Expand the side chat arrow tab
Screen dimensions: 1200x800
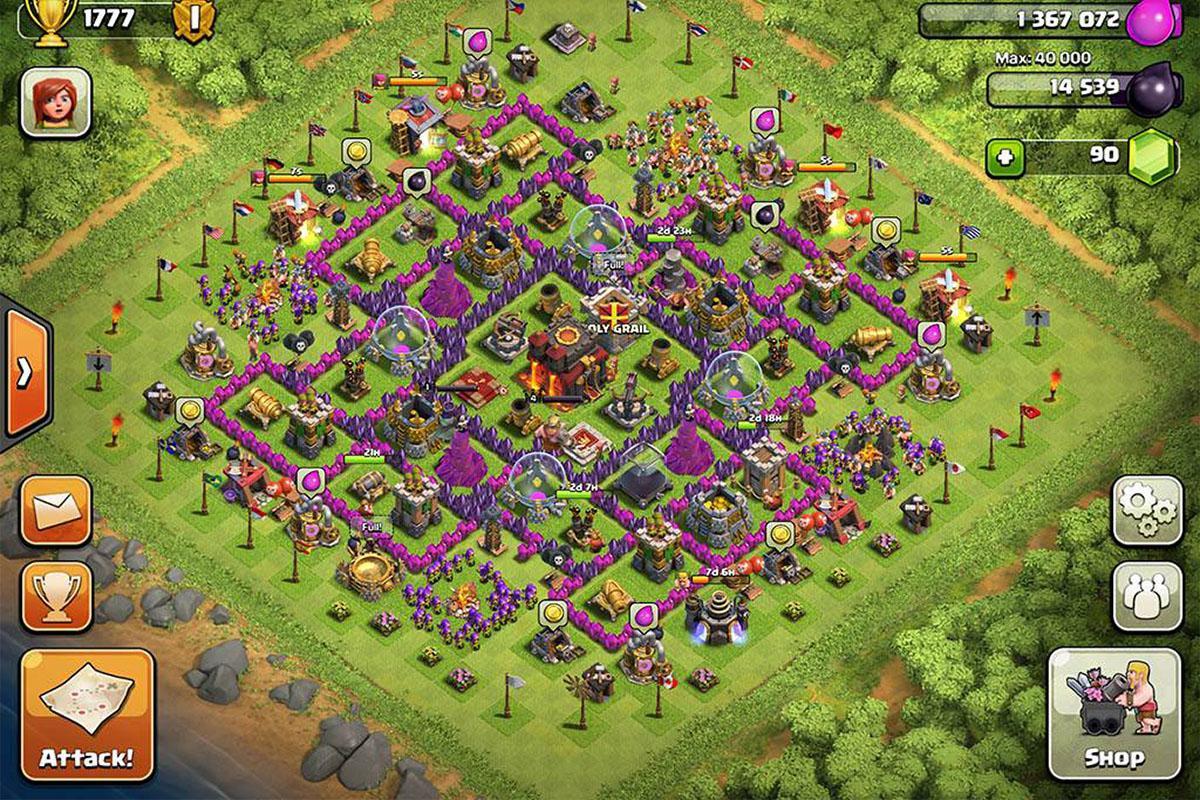tap(24, 372)
